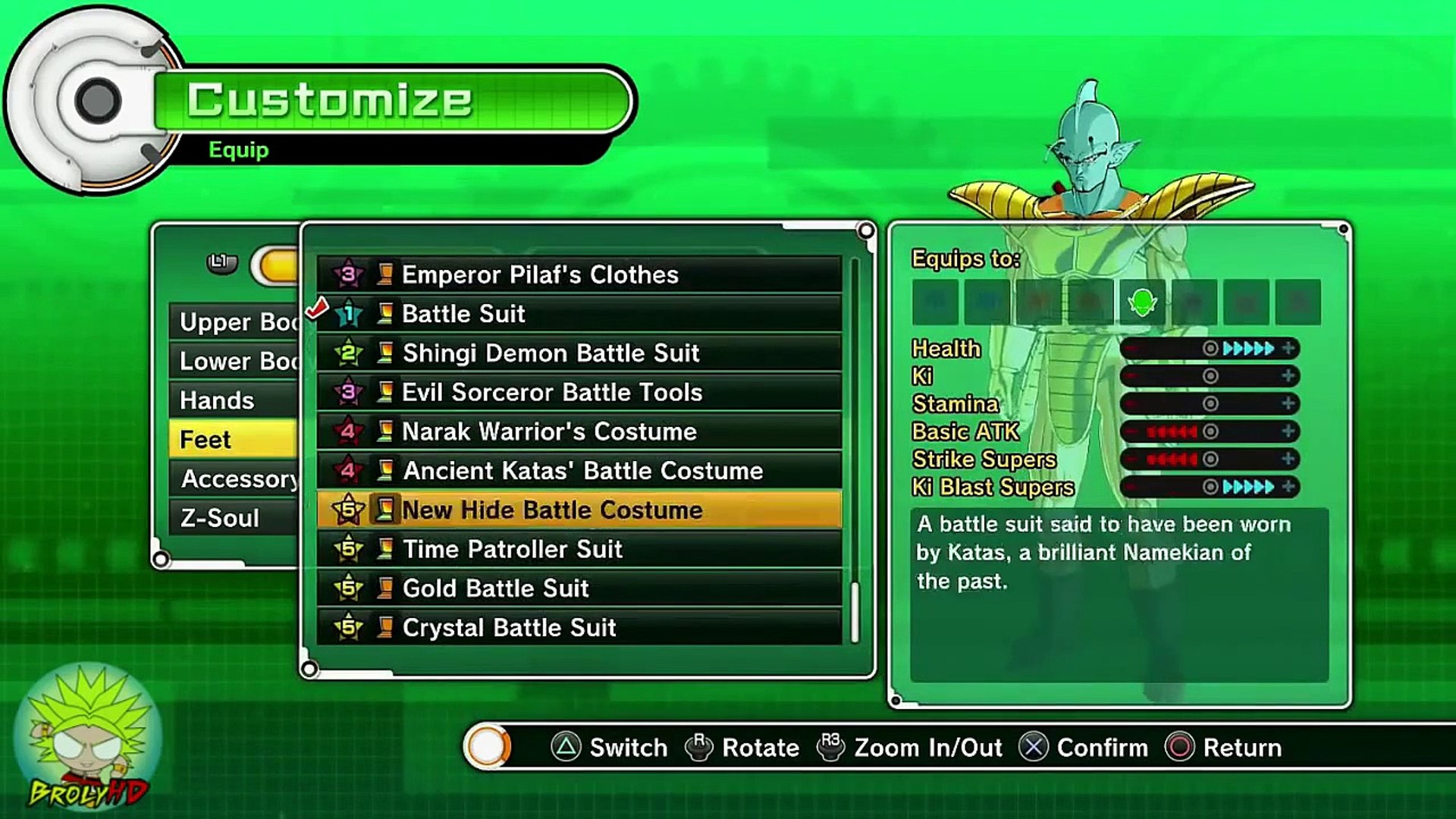Choose the Gold Battle Suit

point(579,588)
